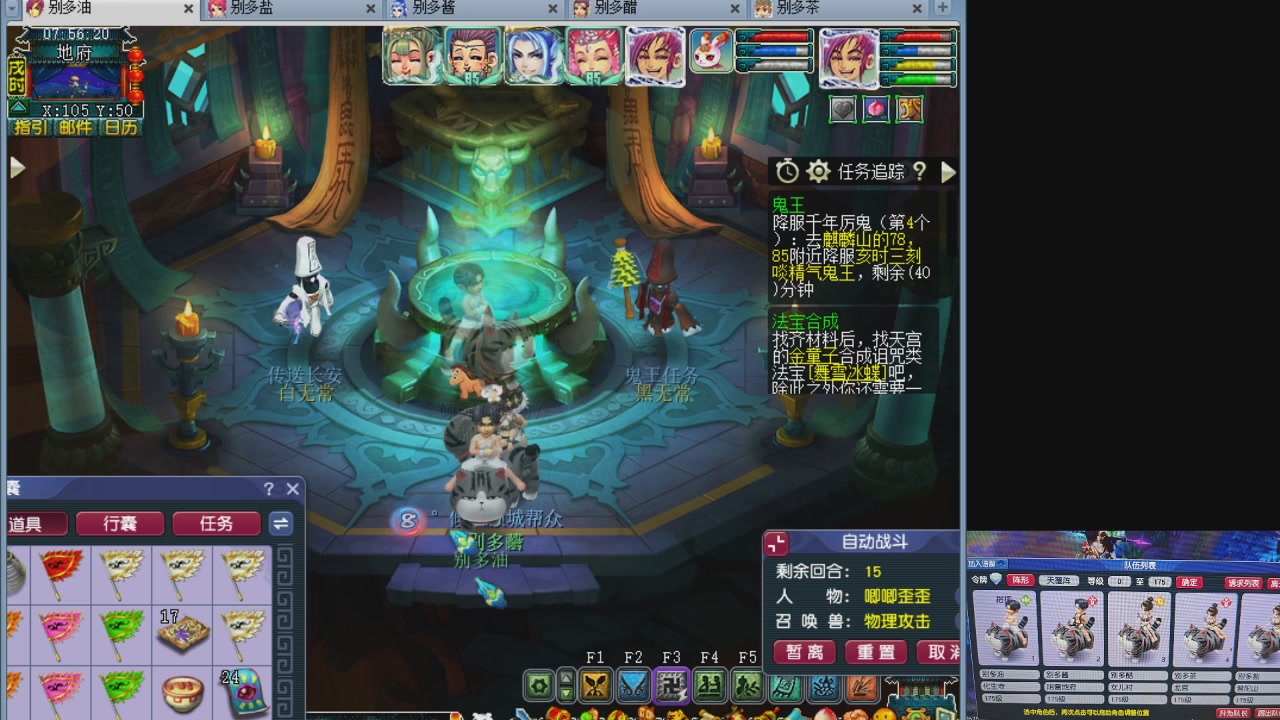Open the task tracker settings gear icon

[x=818, y=171]
